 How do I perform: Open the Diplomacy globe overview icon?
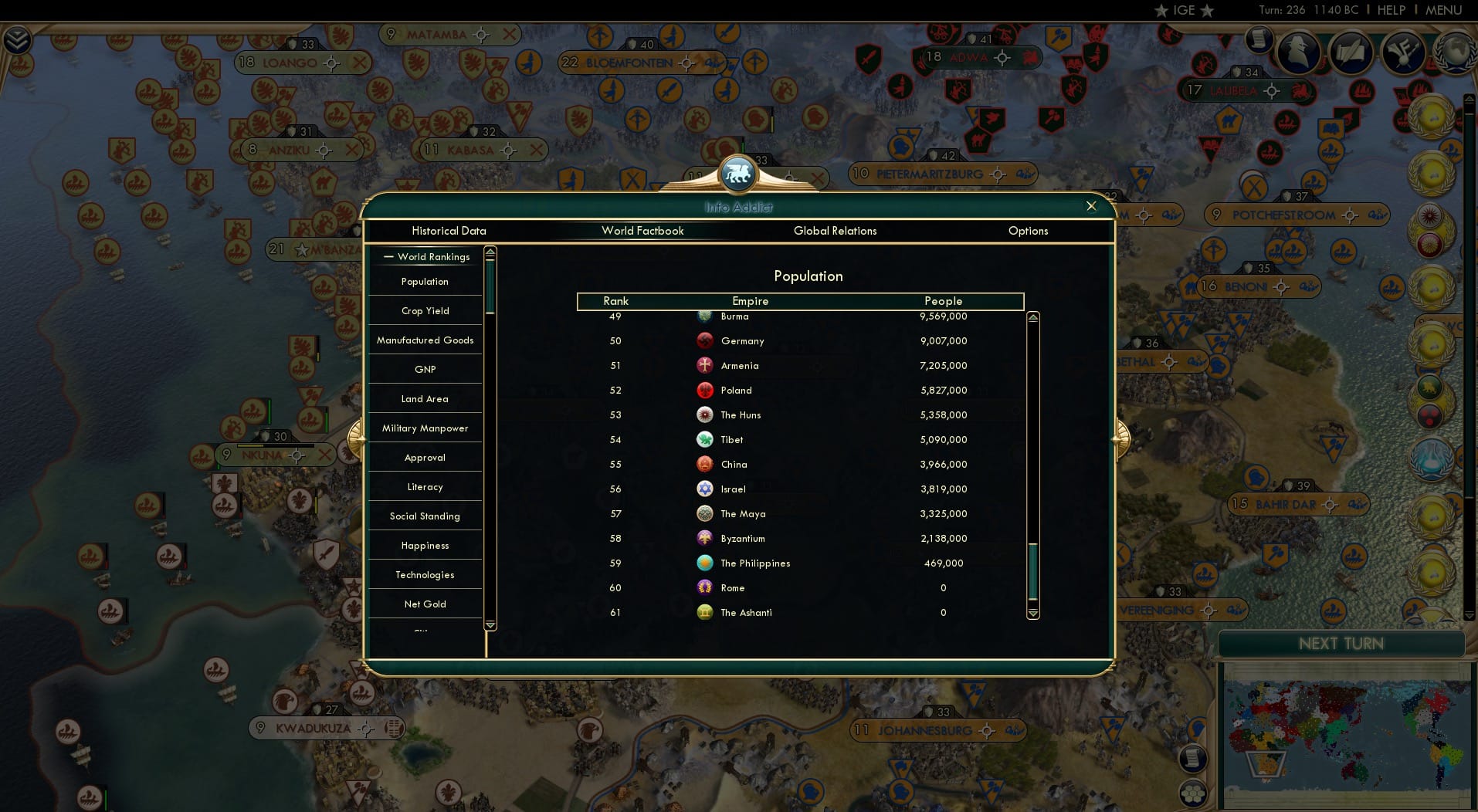click(x=1456, y=52)
